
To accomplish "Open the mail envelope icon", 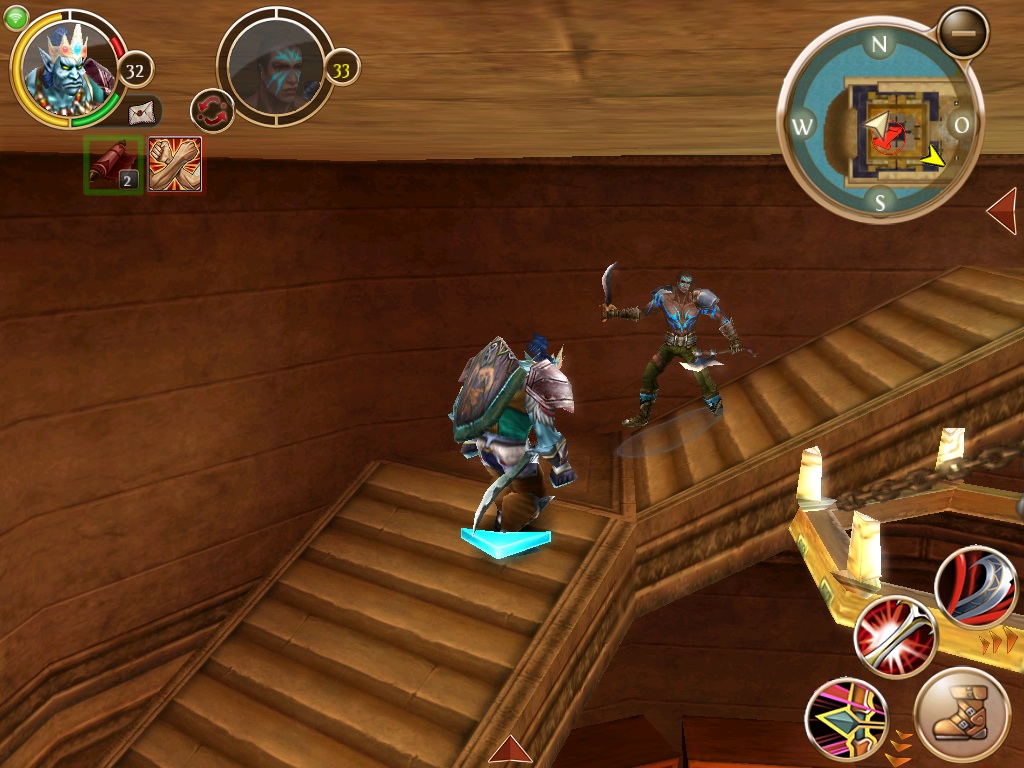I will [x=142, y=112].
